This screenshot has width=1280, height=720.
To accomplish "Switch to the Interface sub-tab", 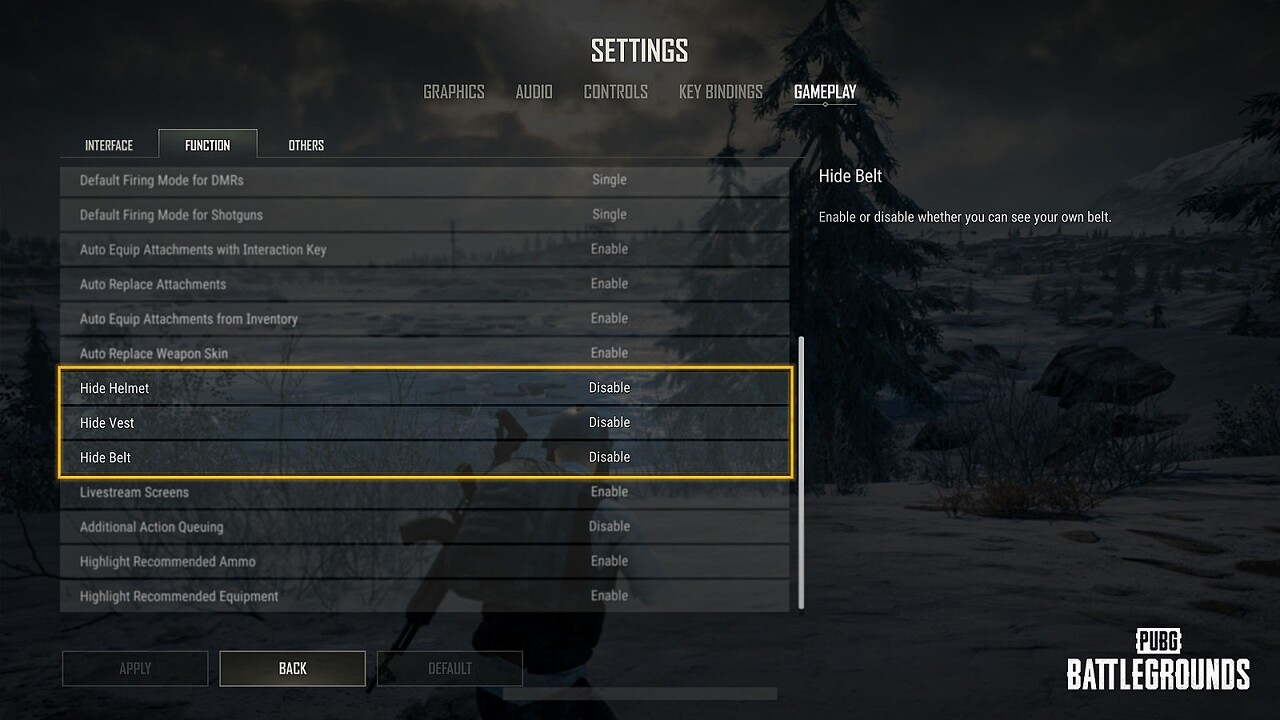I will (109, 145).
